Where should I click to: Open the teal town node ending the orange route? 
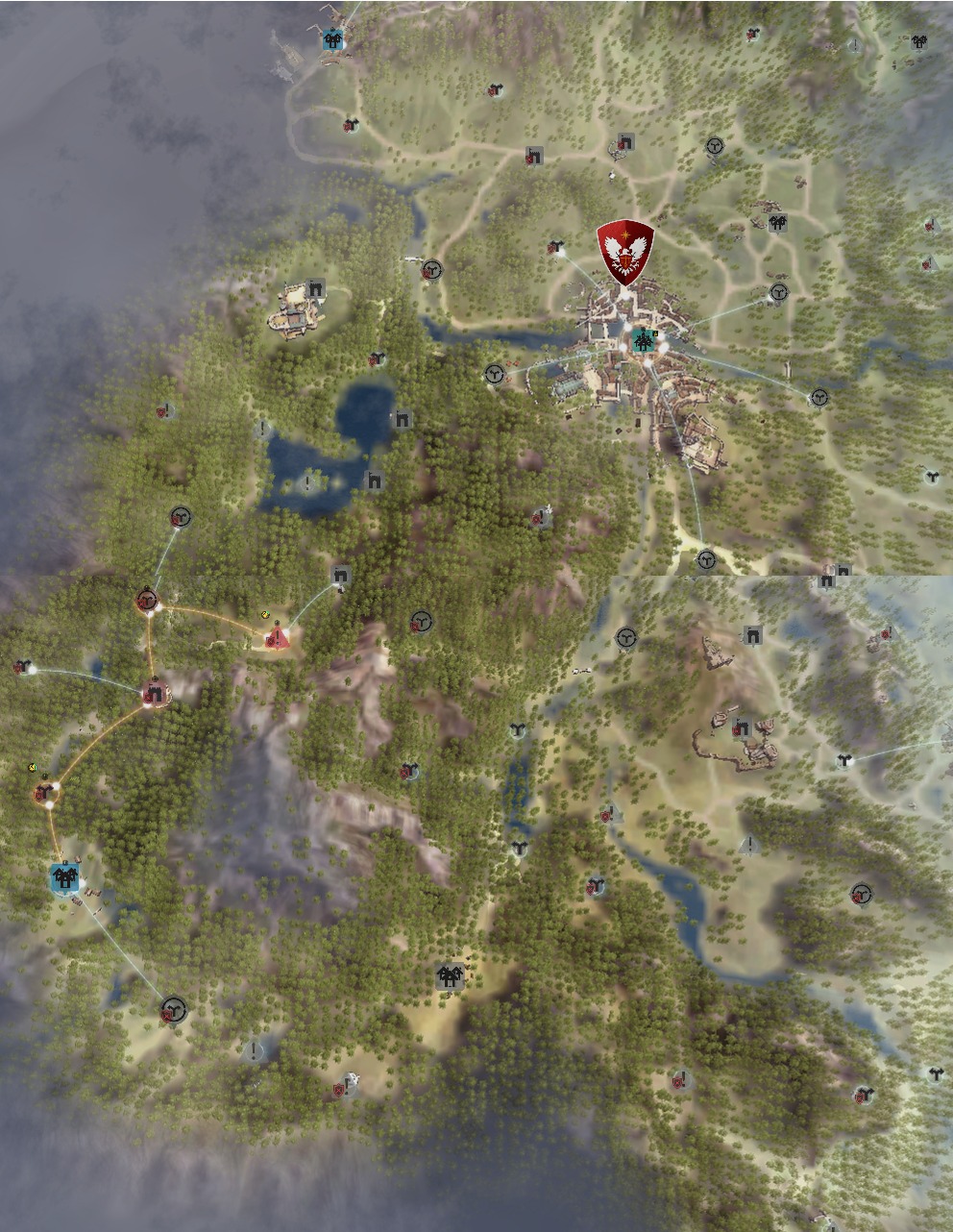pos(65,877)
